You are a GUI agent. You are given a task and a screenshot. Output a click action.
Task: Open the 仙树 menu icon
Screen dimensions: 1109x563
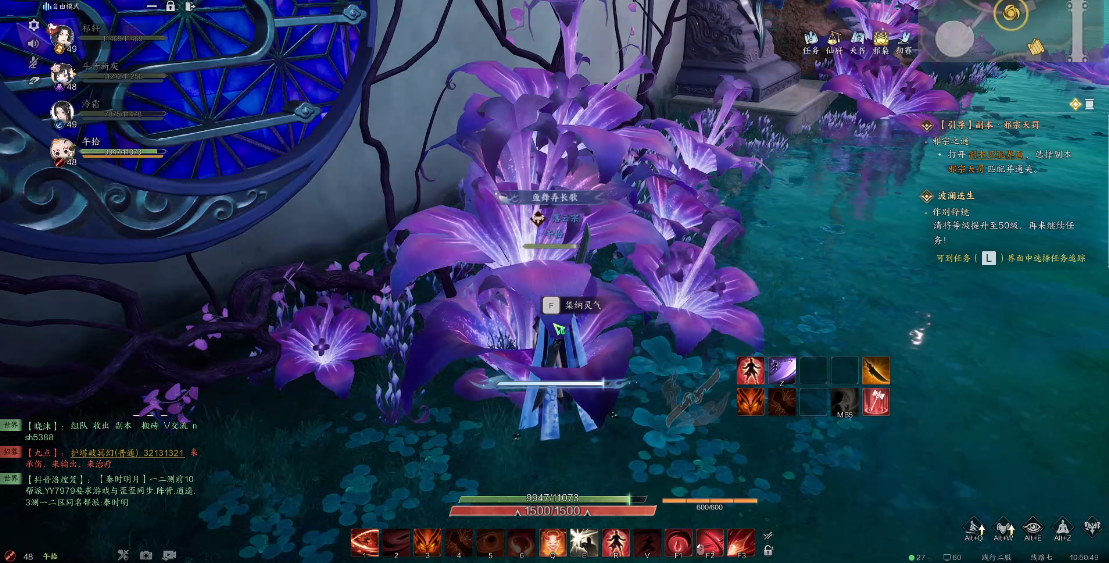tap(834, 39)
